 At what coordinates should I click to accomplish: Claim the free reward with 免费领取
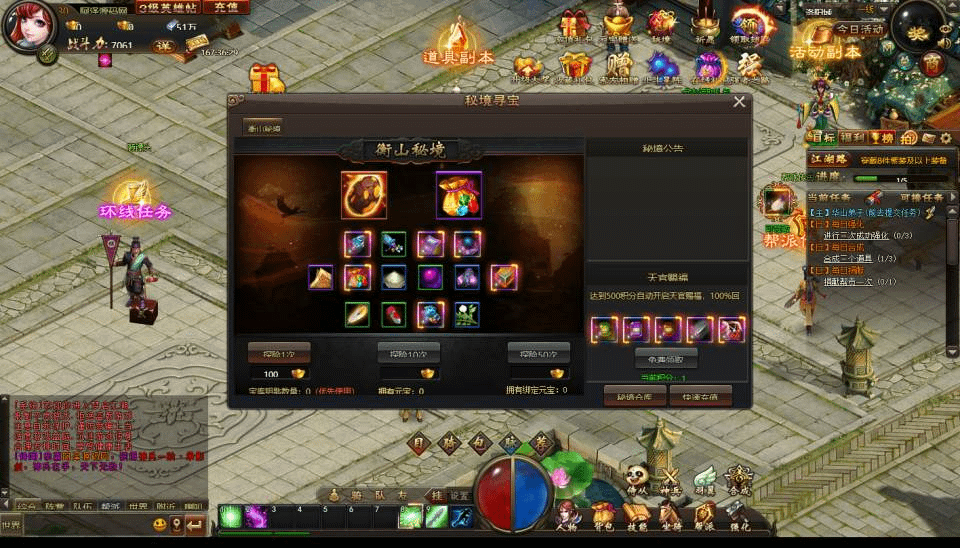666,357
